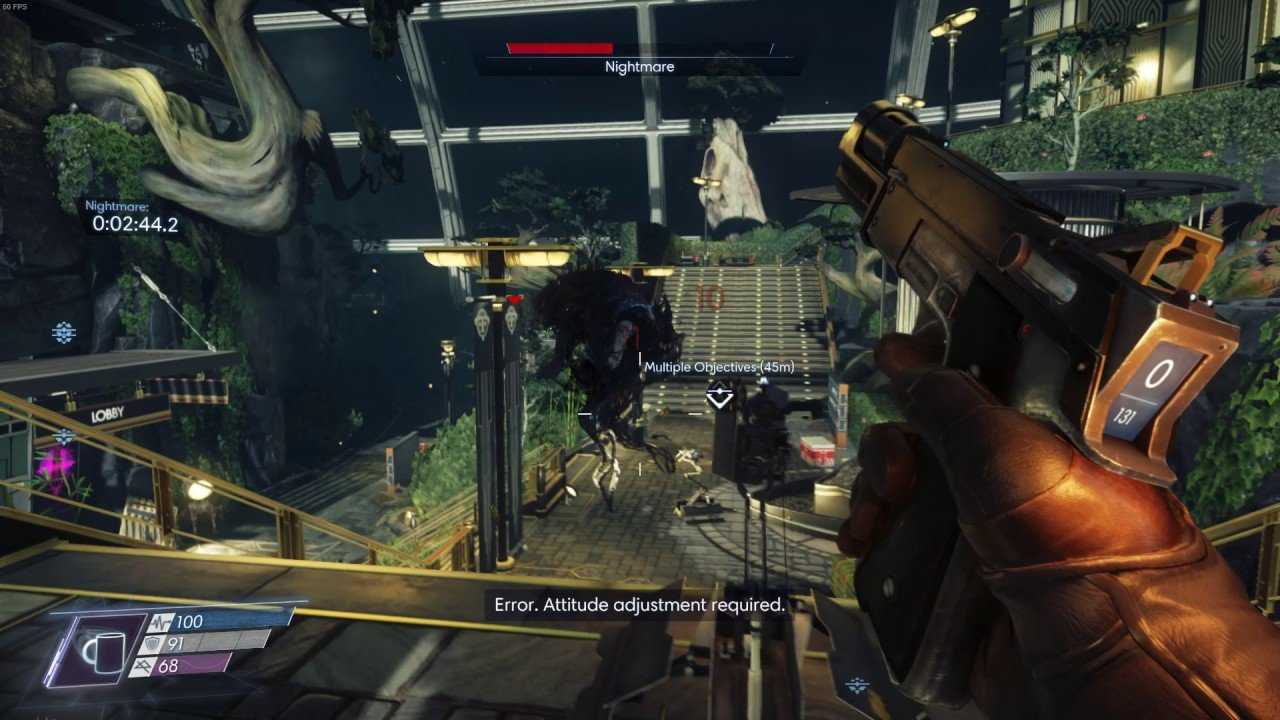Click the Multiple Objectives waypoint marker

(719, 397)
